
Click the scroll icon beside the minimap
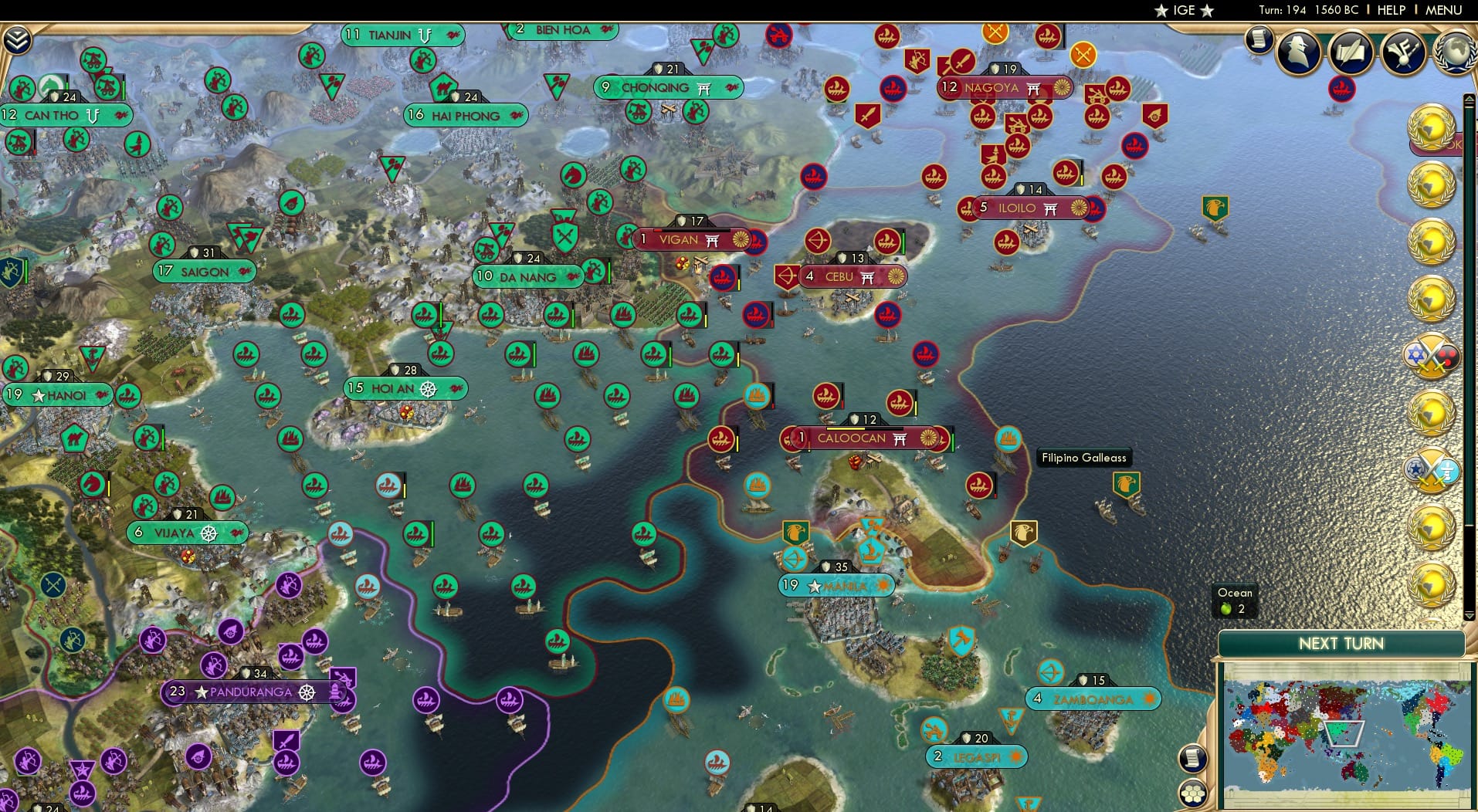pos(1194,759)
